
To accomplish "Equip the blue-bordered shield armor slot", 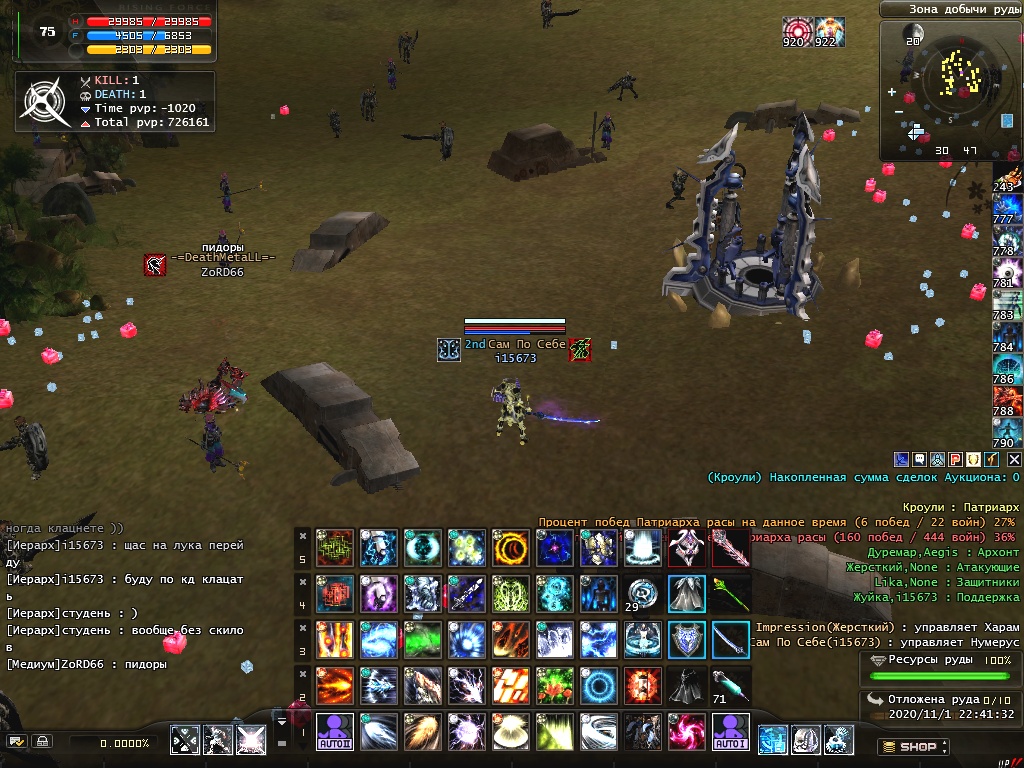I will point(687,640).
